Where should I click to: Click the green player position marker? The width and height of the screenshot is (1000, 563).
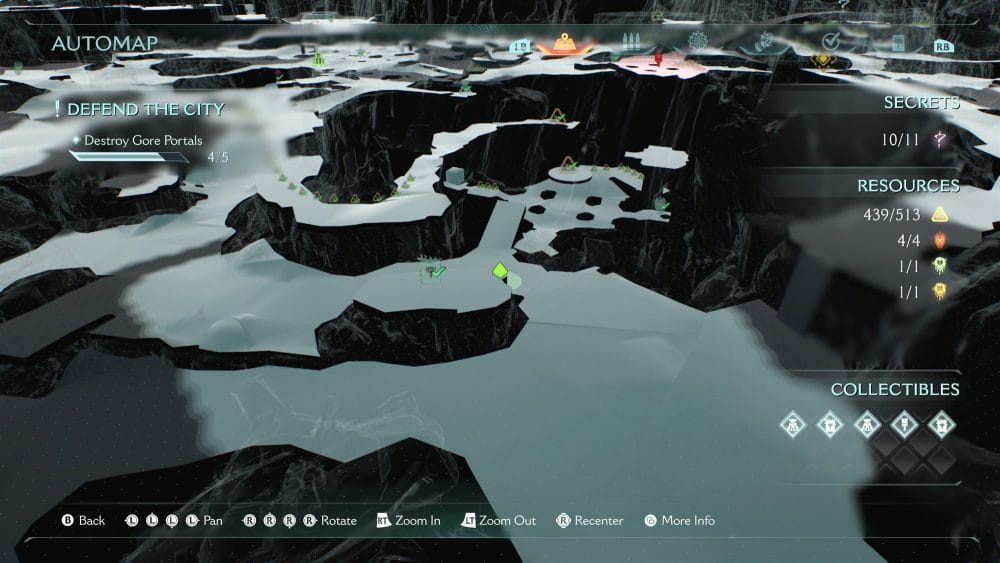(499, 271)
